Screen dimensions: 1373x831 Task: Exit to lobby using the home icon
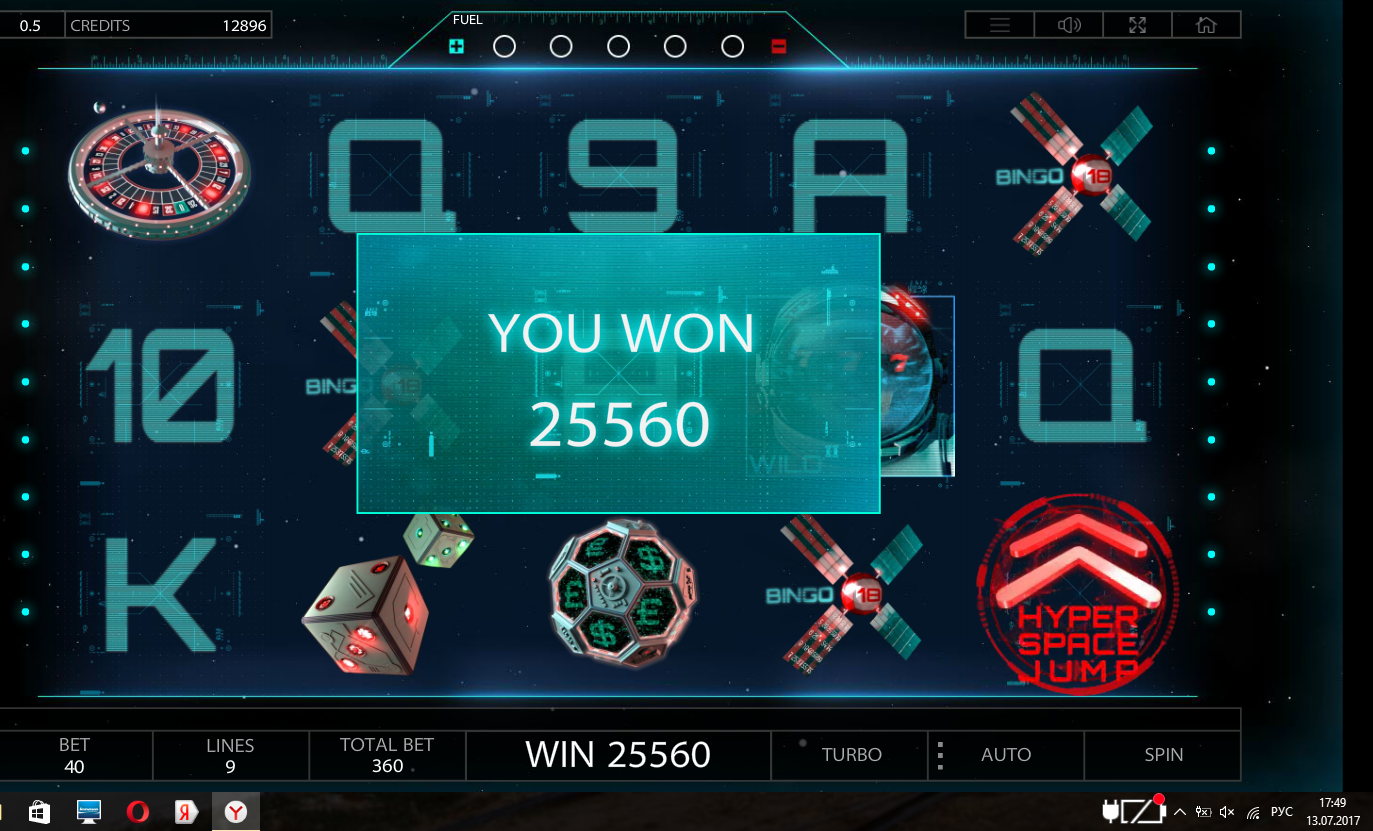point(1206,24)
